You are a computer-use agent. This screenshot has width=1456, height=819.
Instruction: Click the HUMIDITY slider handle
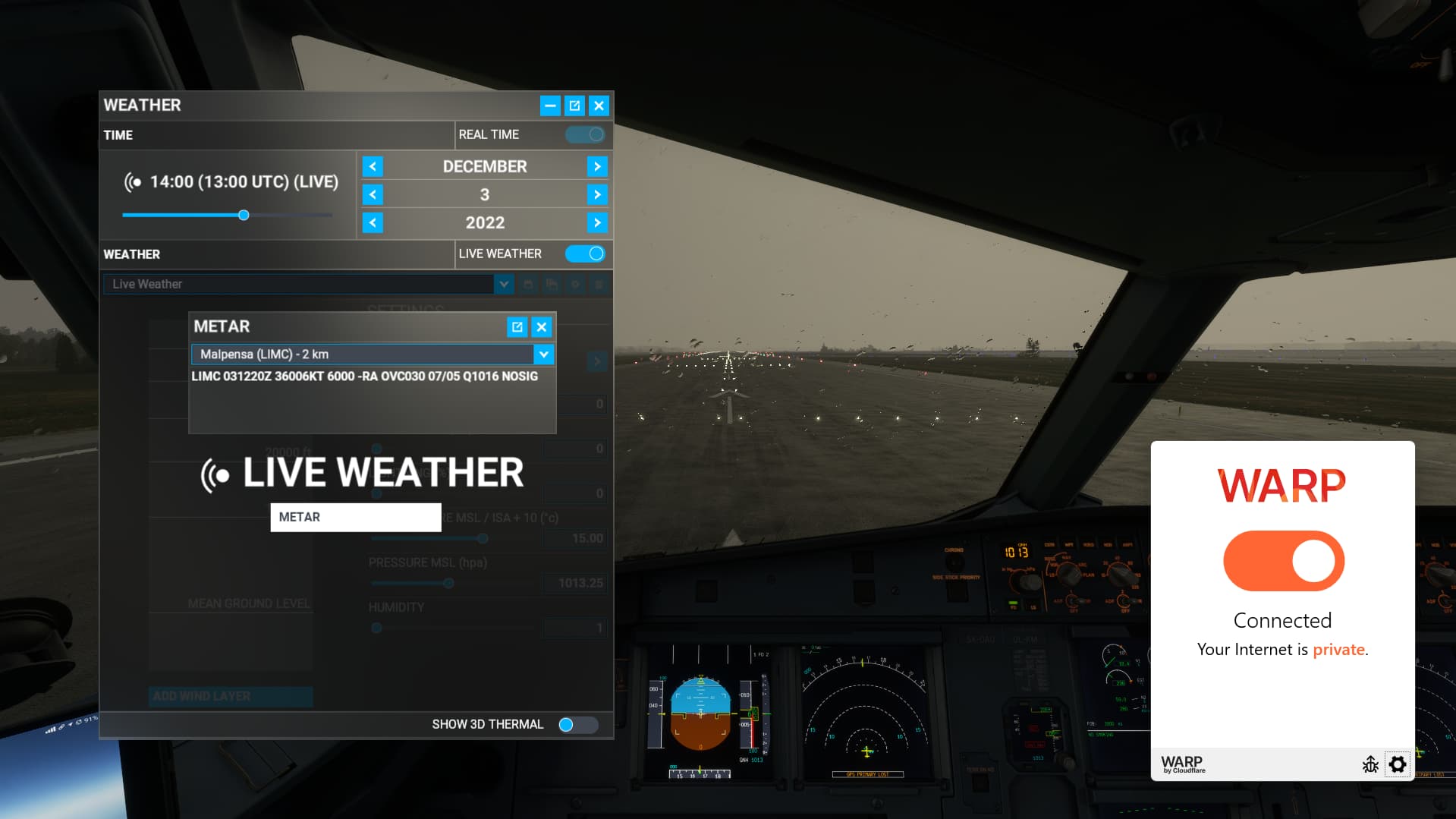coord(376,628)
